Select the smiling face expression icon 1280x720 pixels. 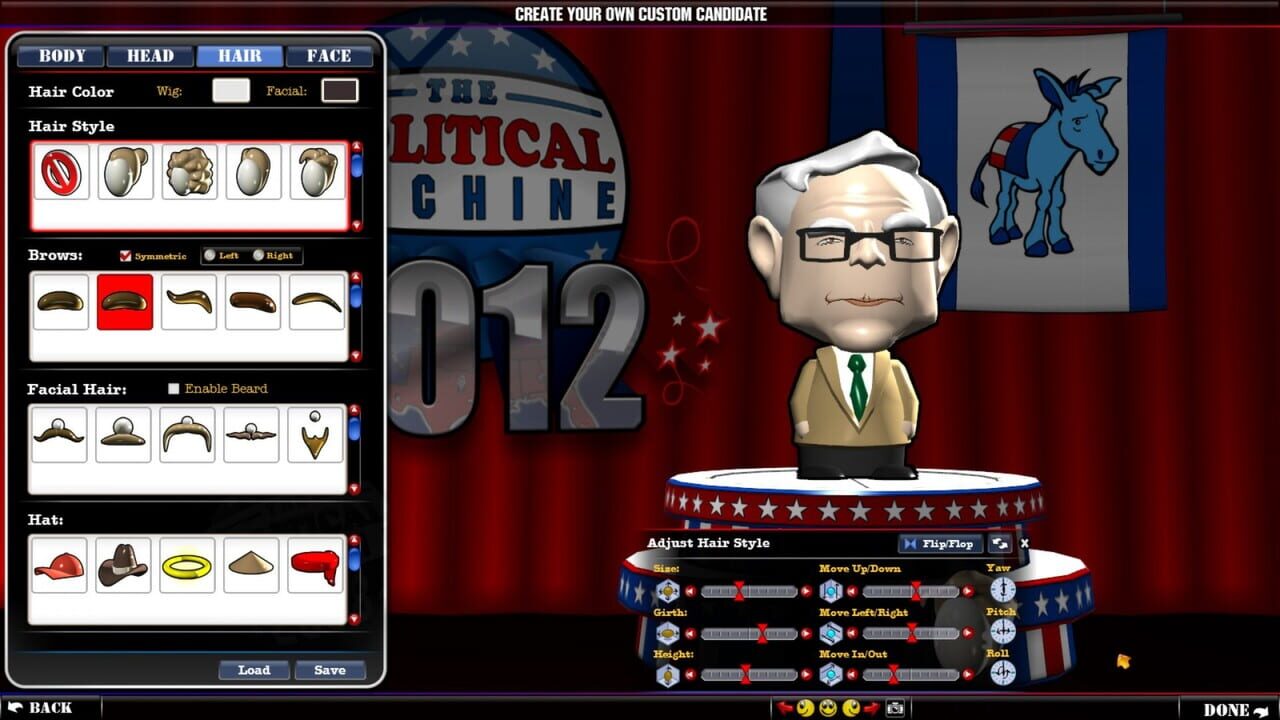pos(827,708)
